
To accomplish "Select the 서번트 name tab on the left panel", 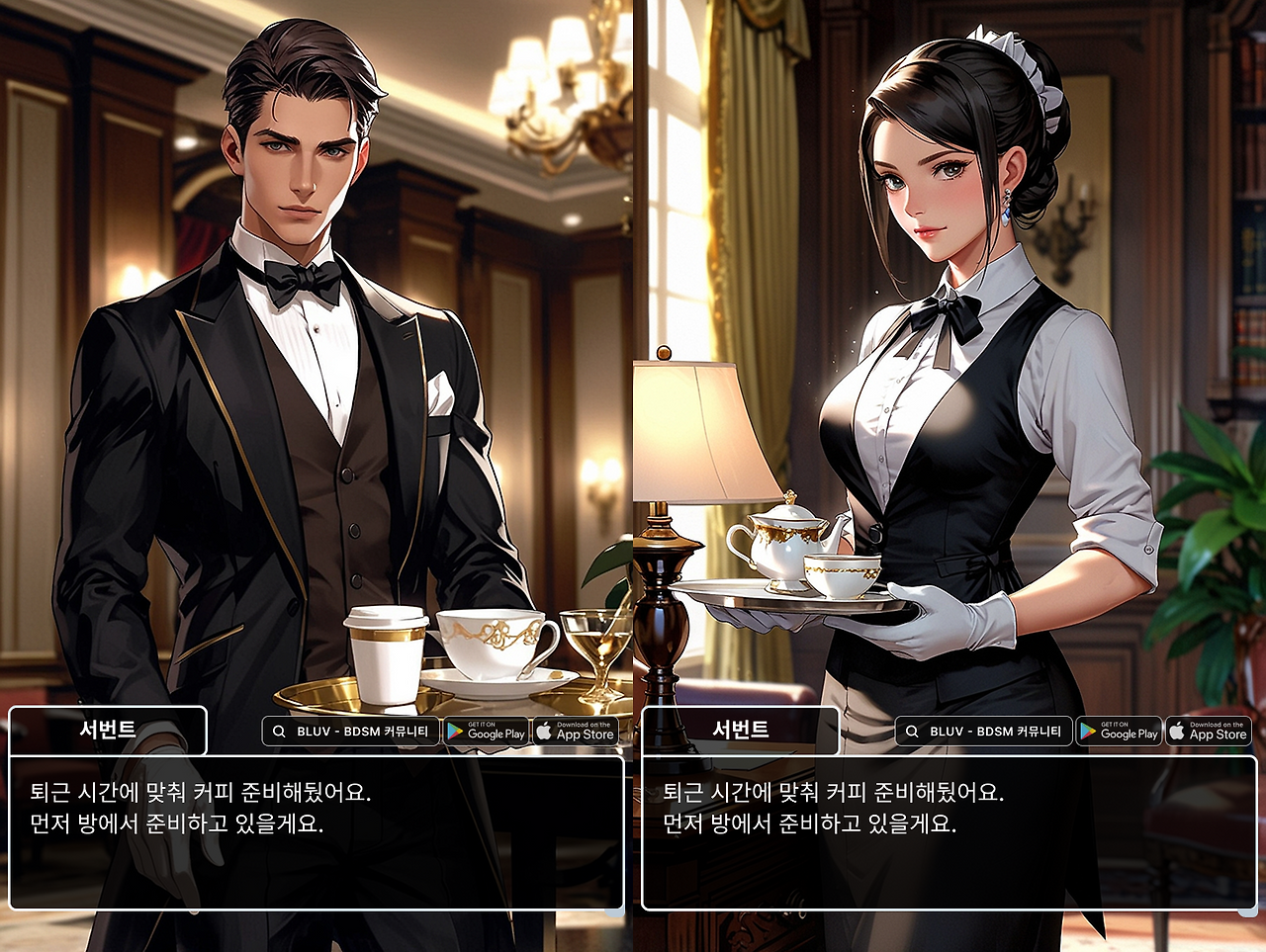I will point(107,732).
